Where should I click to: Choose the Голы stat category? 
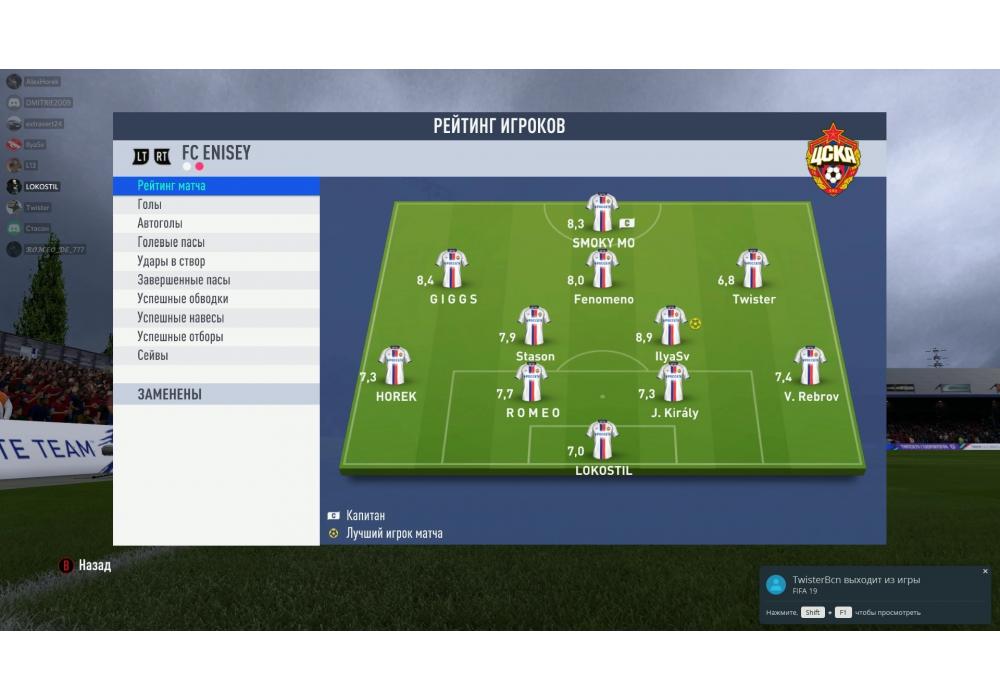pyautogui.click(x=216, y=205)
